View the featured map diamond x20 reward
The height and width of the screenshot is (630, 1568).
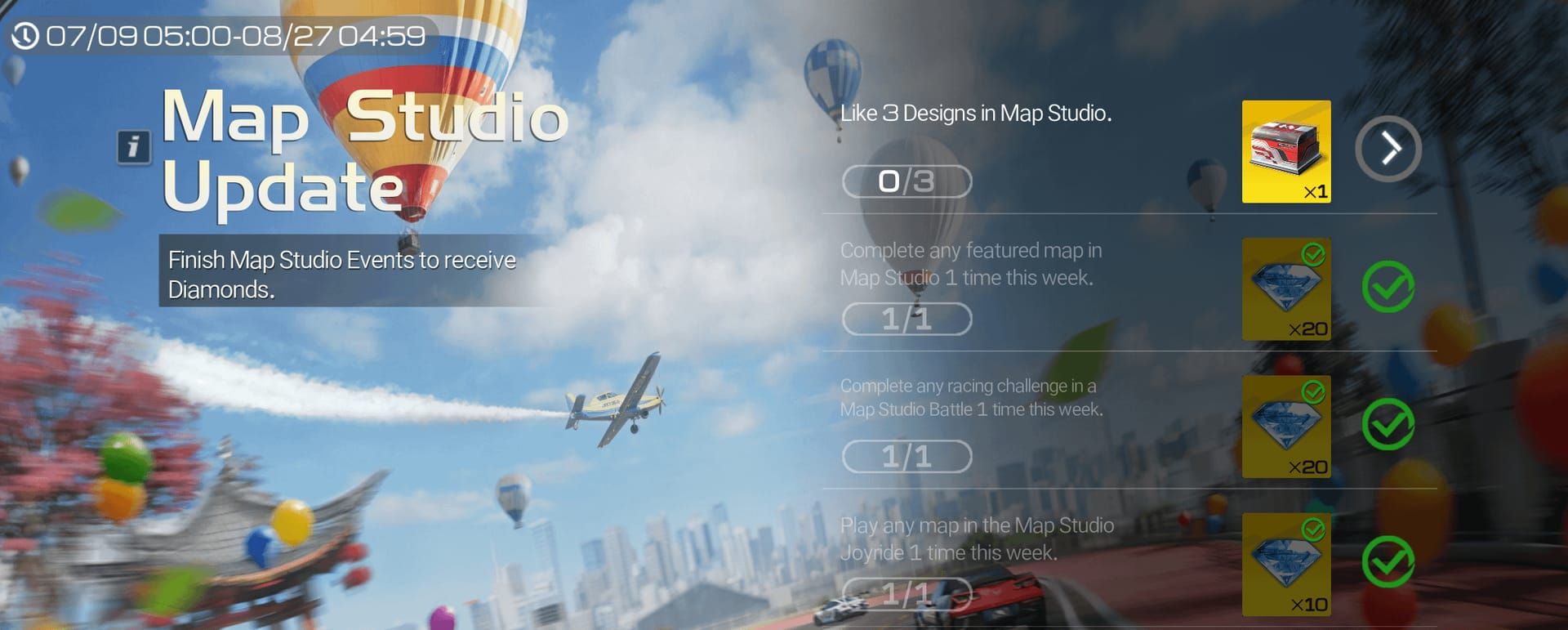(x=1285, y=289)
